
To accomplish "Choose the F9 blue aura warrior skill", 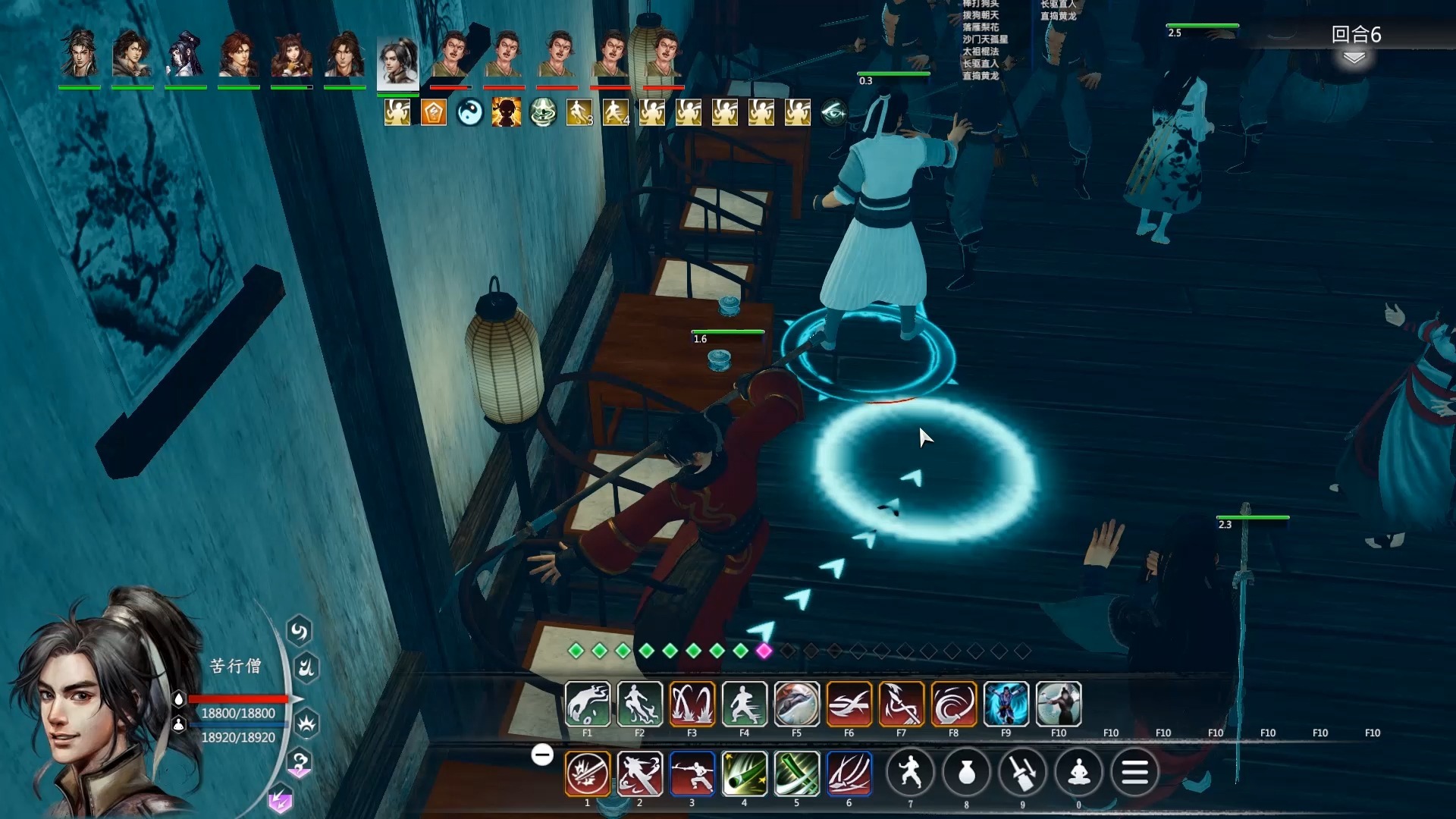I will point(1006,704).
